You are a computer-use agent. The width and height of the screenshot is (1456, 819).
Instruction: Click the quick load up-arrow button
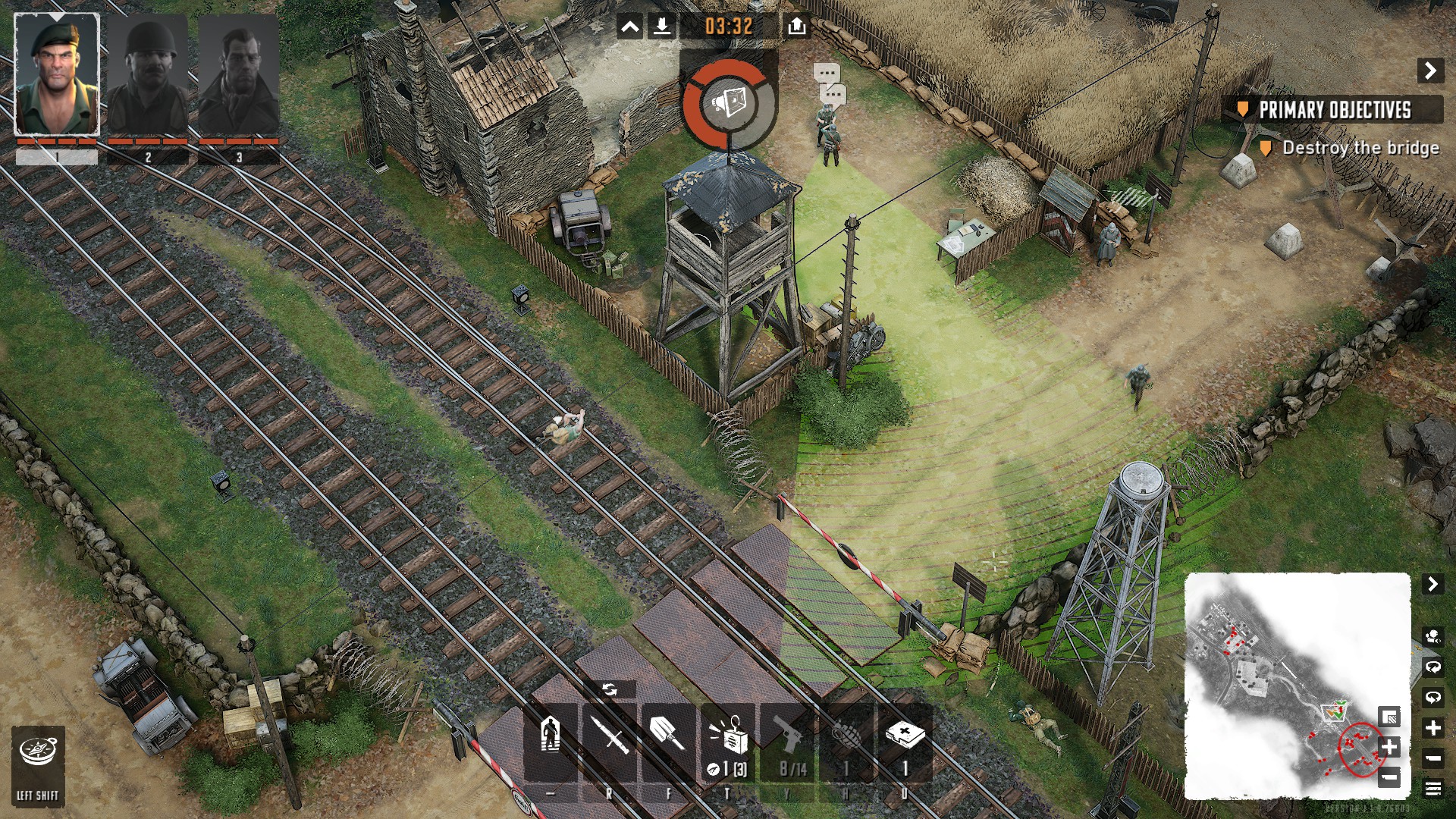pyautogui.click(x=796, y=27)
